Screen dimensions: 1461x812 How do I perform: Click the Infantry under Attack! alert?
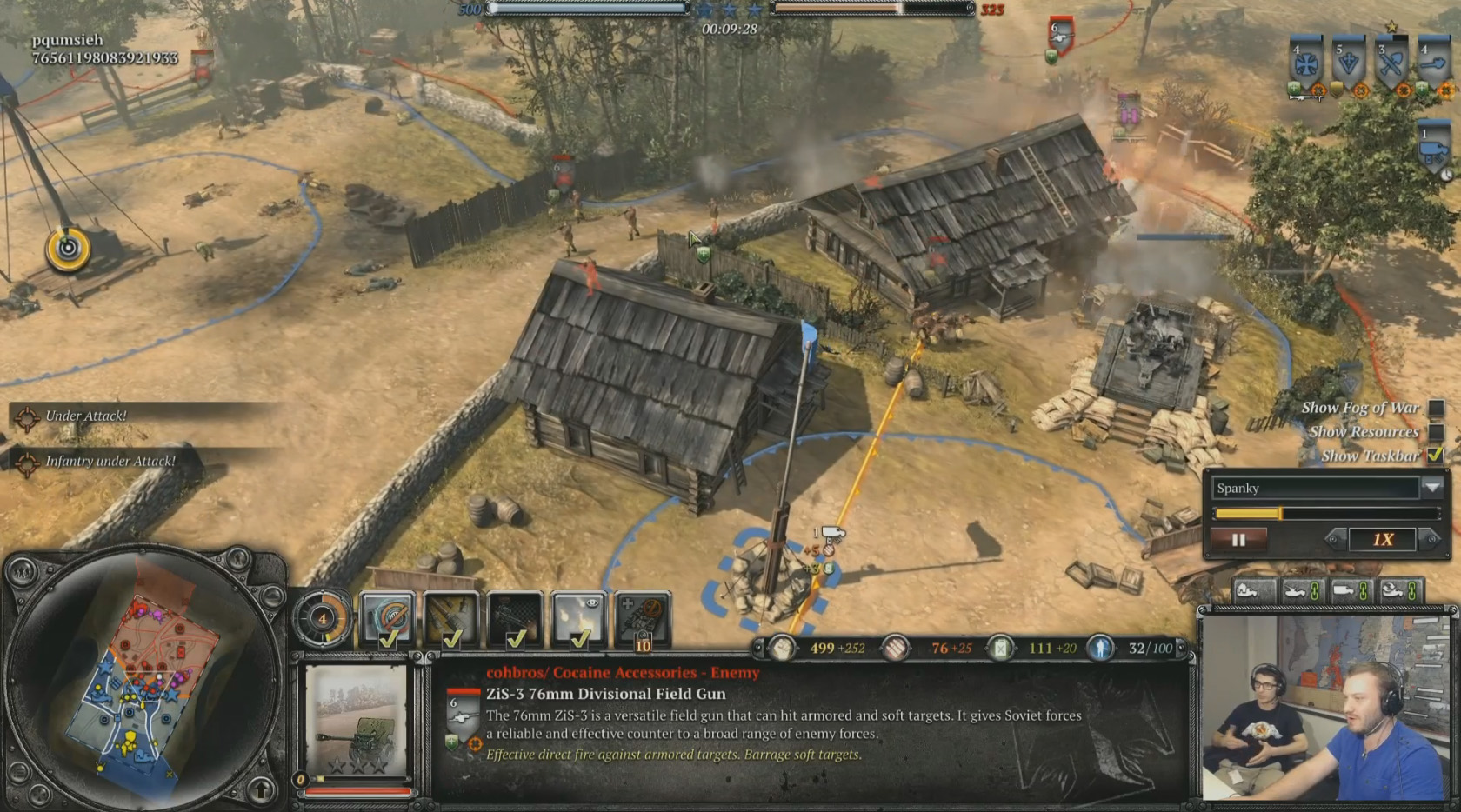(x=110, y=462)
